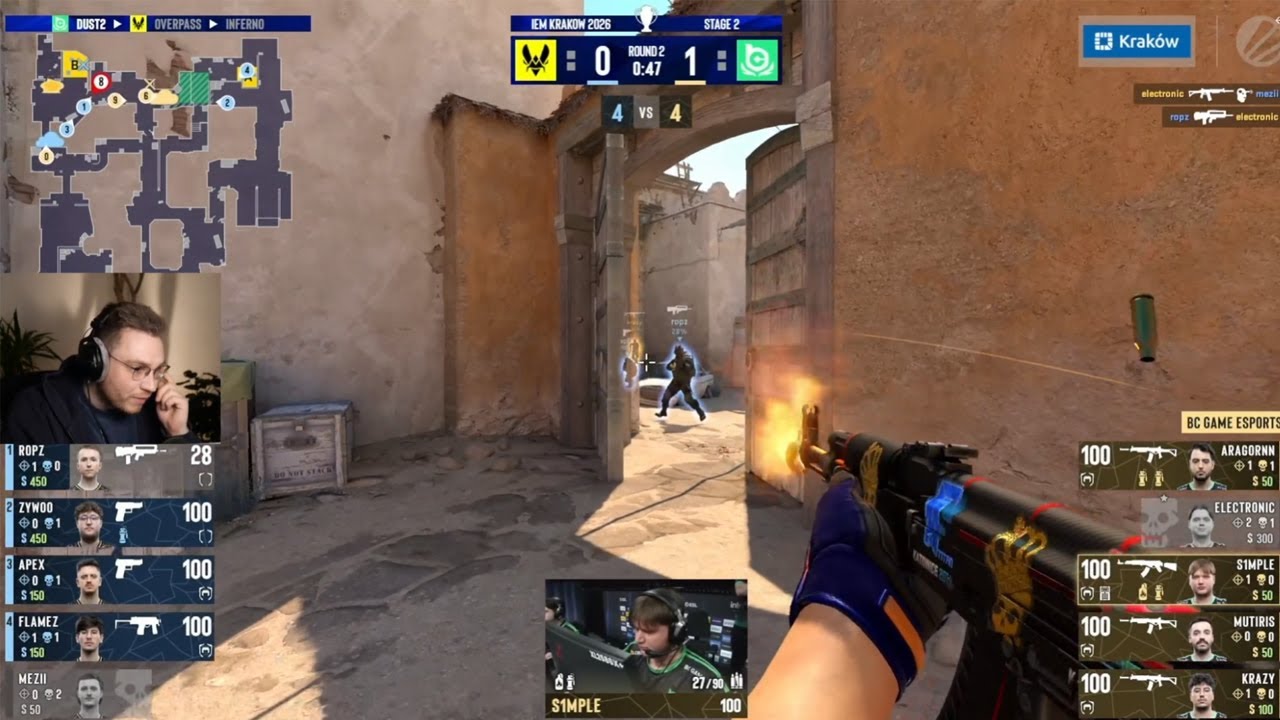Click the highlighted S1MPLE player card
Screen dimensions: 1280x720
click(x=1178, y=580)
